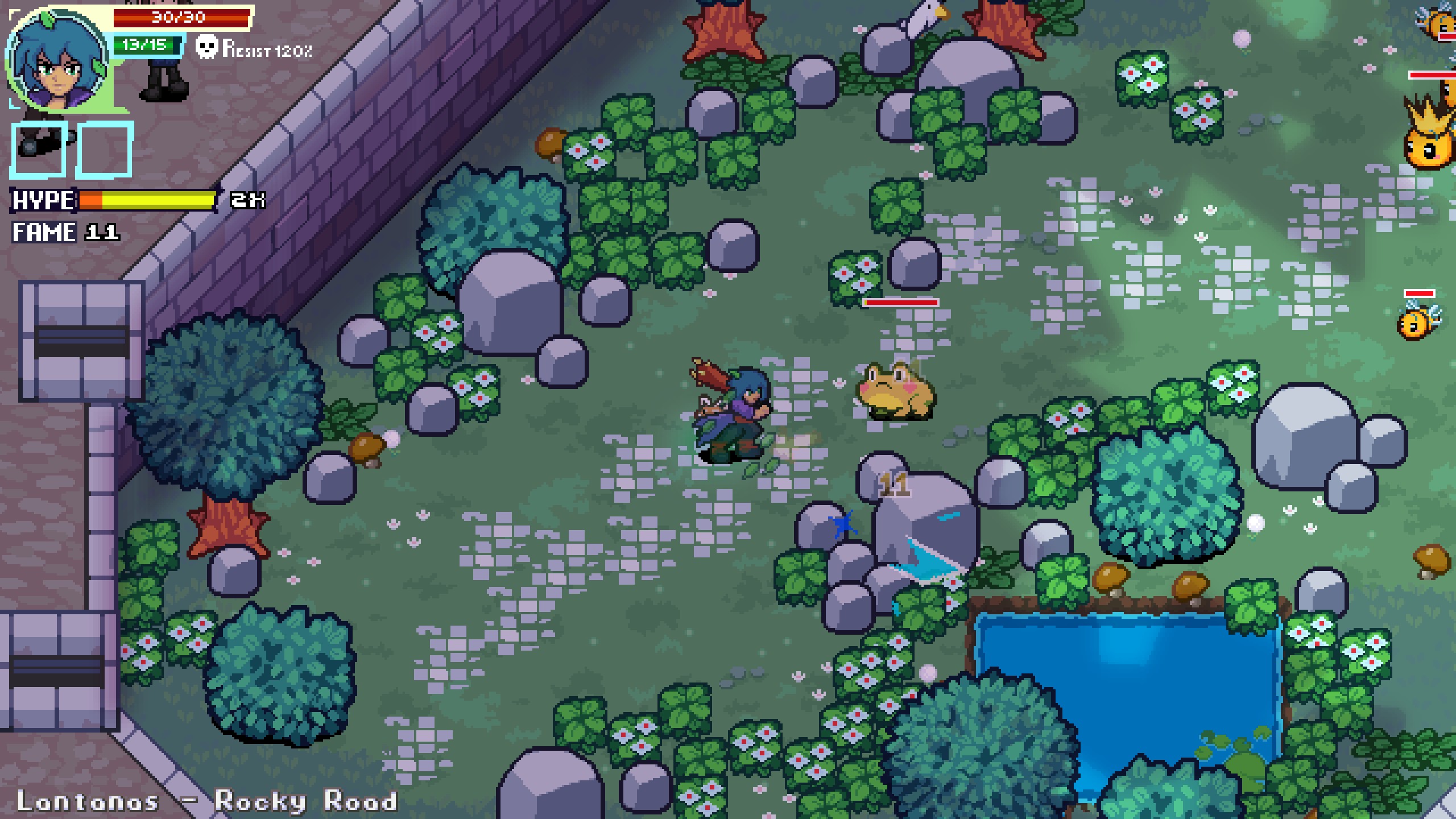This screenshot has width=1456, height=819.
Task: Select the skull Resist status icon
Action: coord(206,47)
